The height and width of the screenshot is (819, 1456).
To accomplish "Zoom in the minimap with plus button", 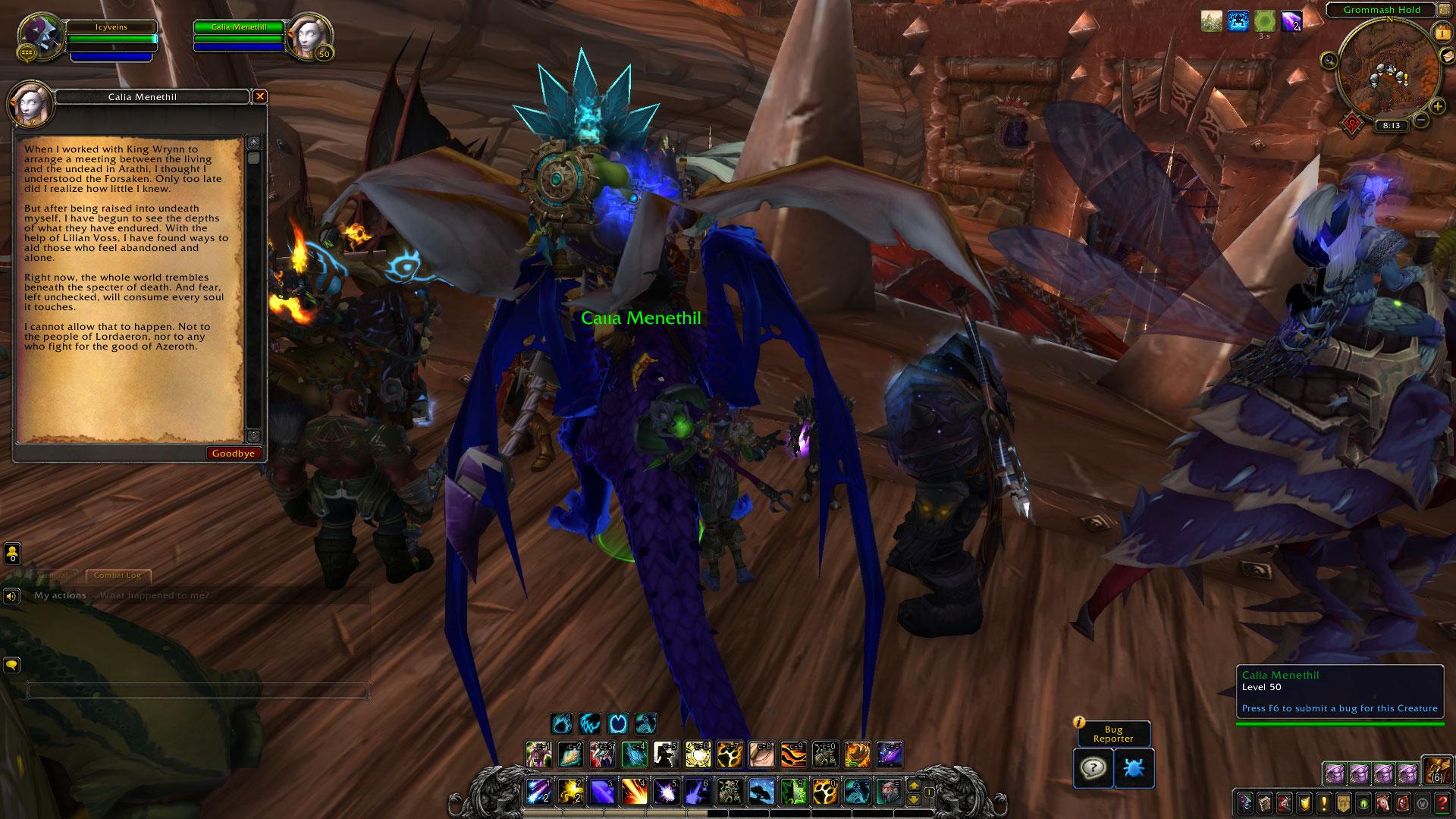I will tap(1437, 107).
